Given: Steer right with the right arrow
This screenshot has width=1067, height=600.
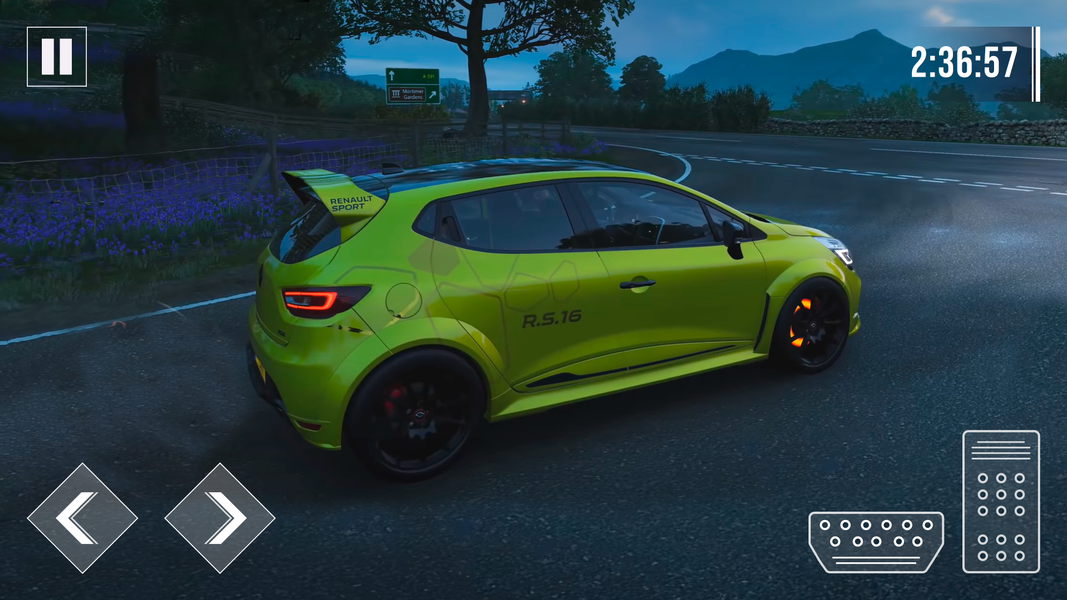Looking at the screenshot, I should [x=220, y=517].
